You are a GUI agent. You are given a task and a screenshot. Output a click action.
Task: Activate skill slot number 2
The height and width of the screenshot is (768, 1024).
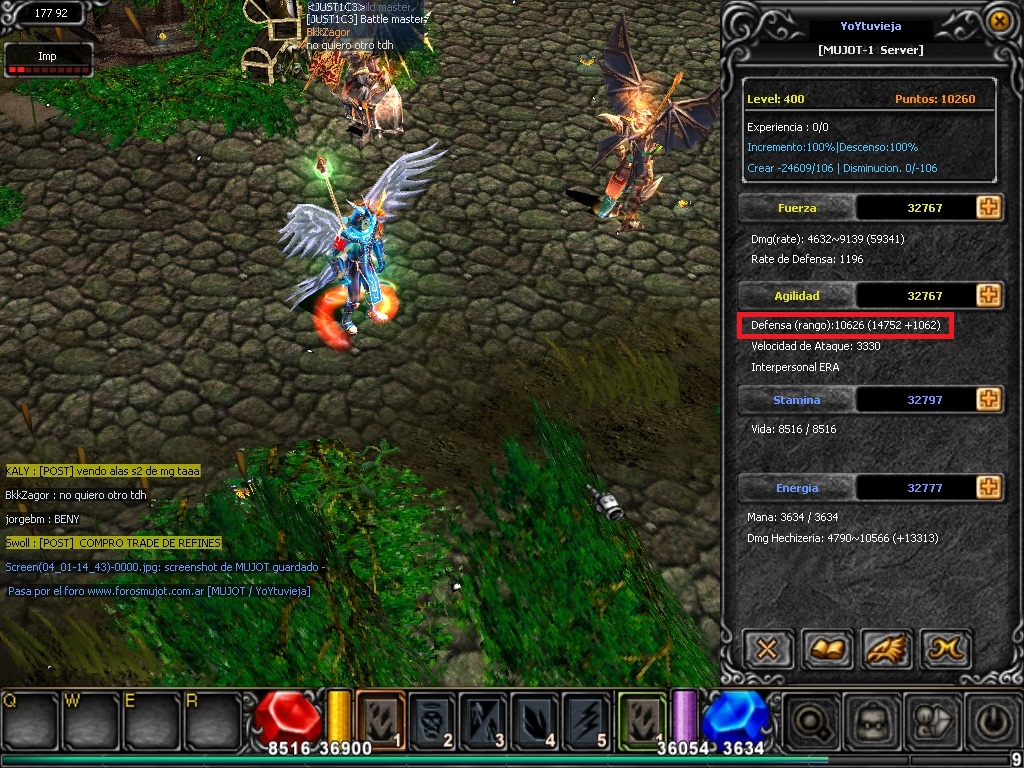(x=433, y=718)
